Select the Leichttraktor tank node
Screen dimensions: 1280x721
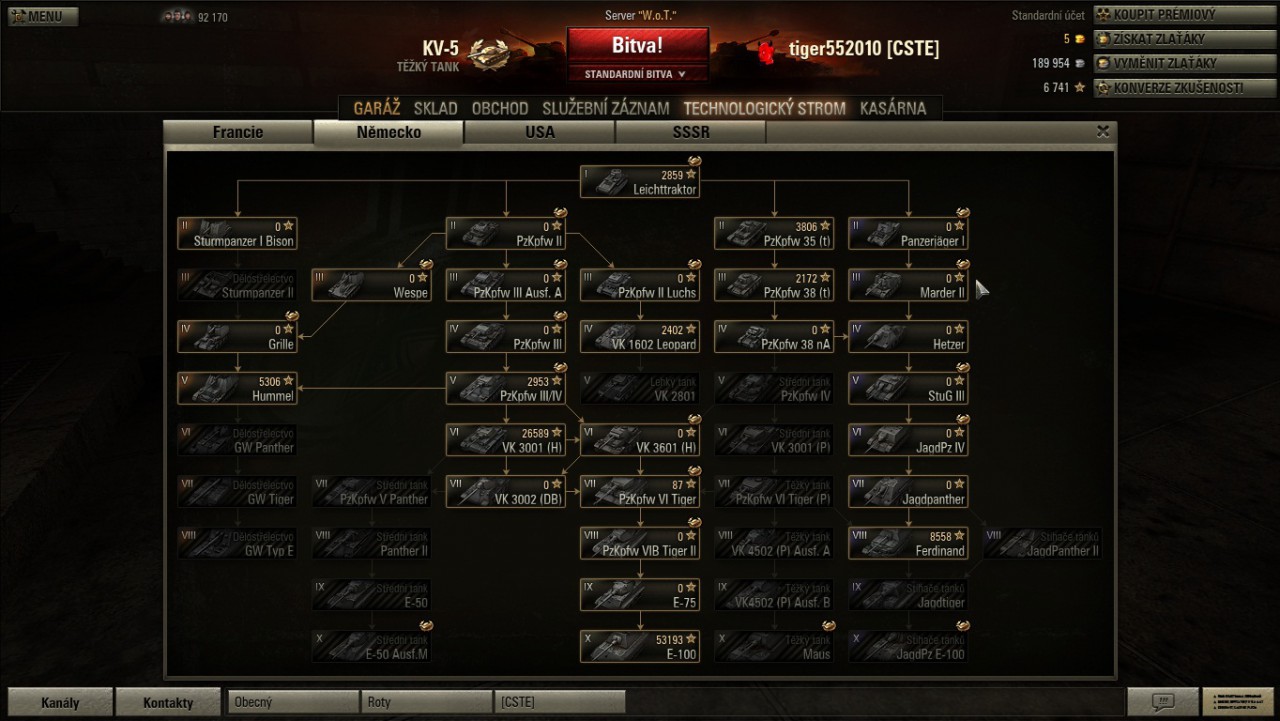(x=640, y=182)
